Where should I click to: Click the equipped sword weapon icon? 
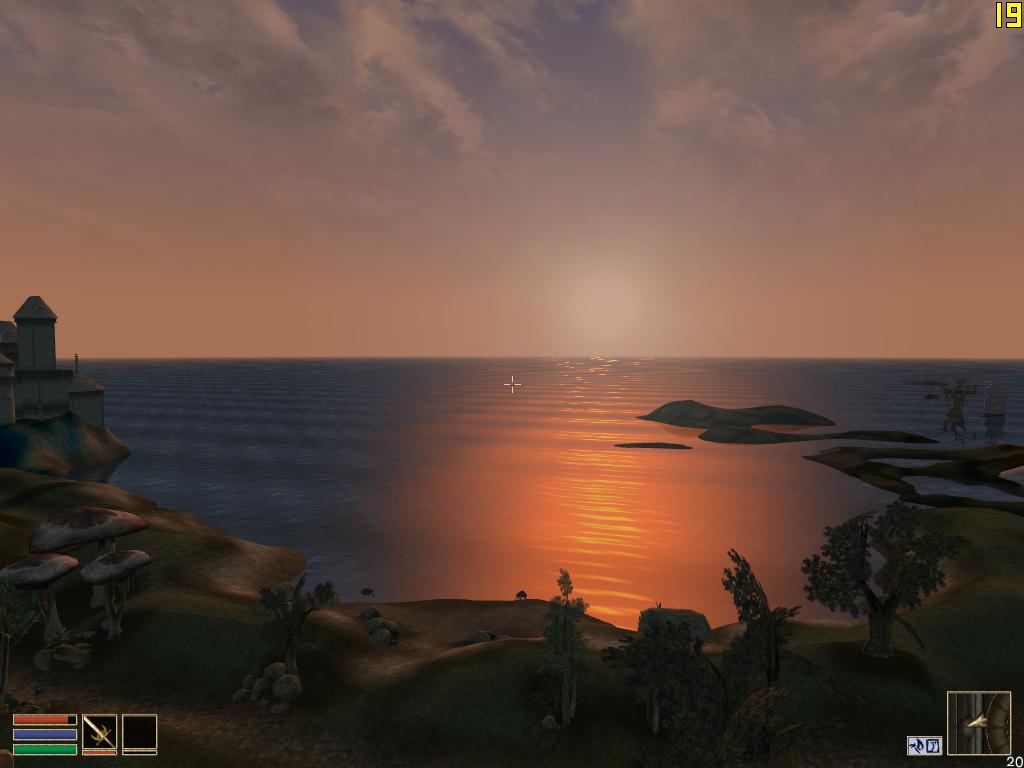coord(99,732)
